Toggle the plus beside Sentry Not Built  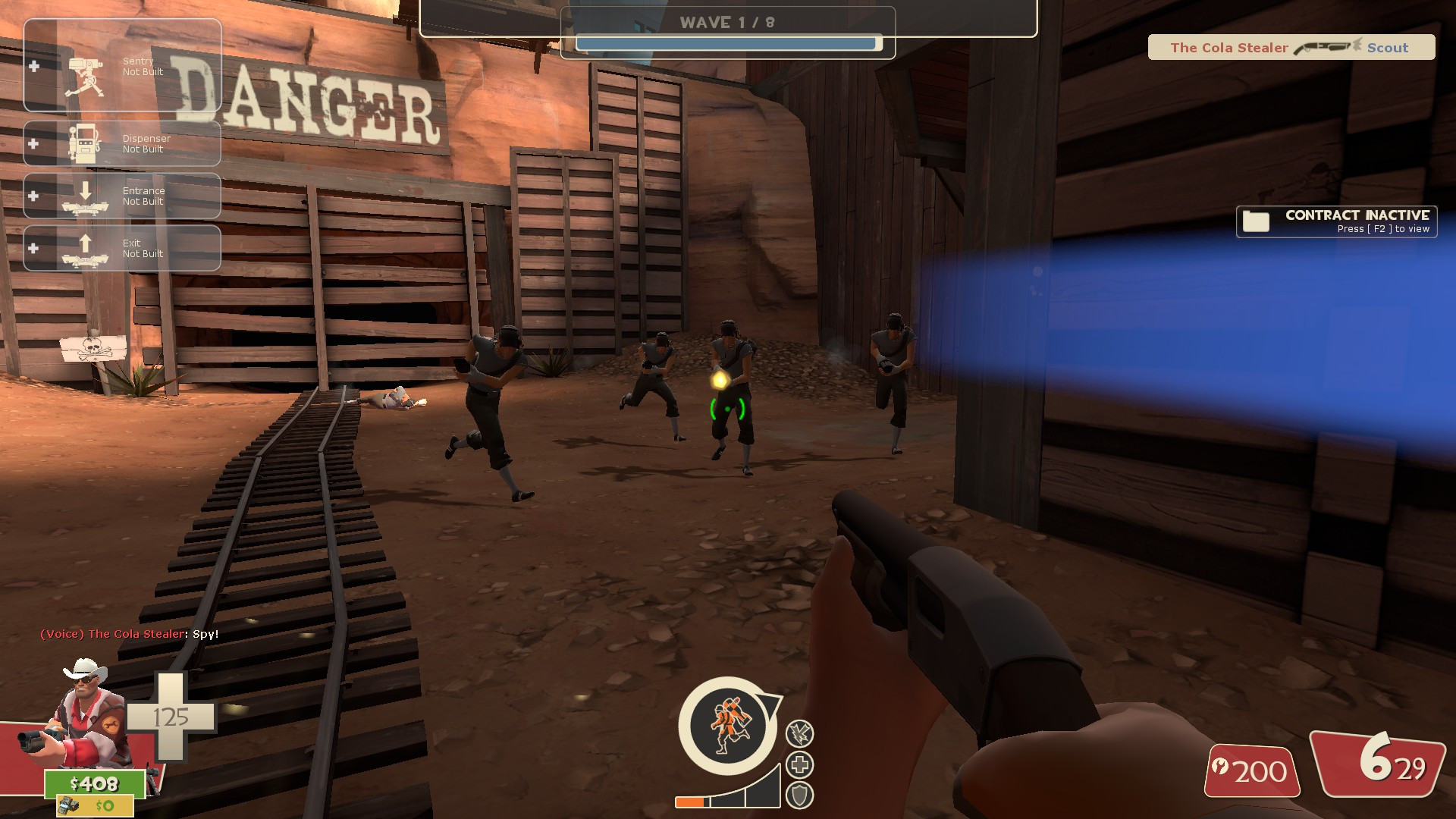click(x=33, y=67)
